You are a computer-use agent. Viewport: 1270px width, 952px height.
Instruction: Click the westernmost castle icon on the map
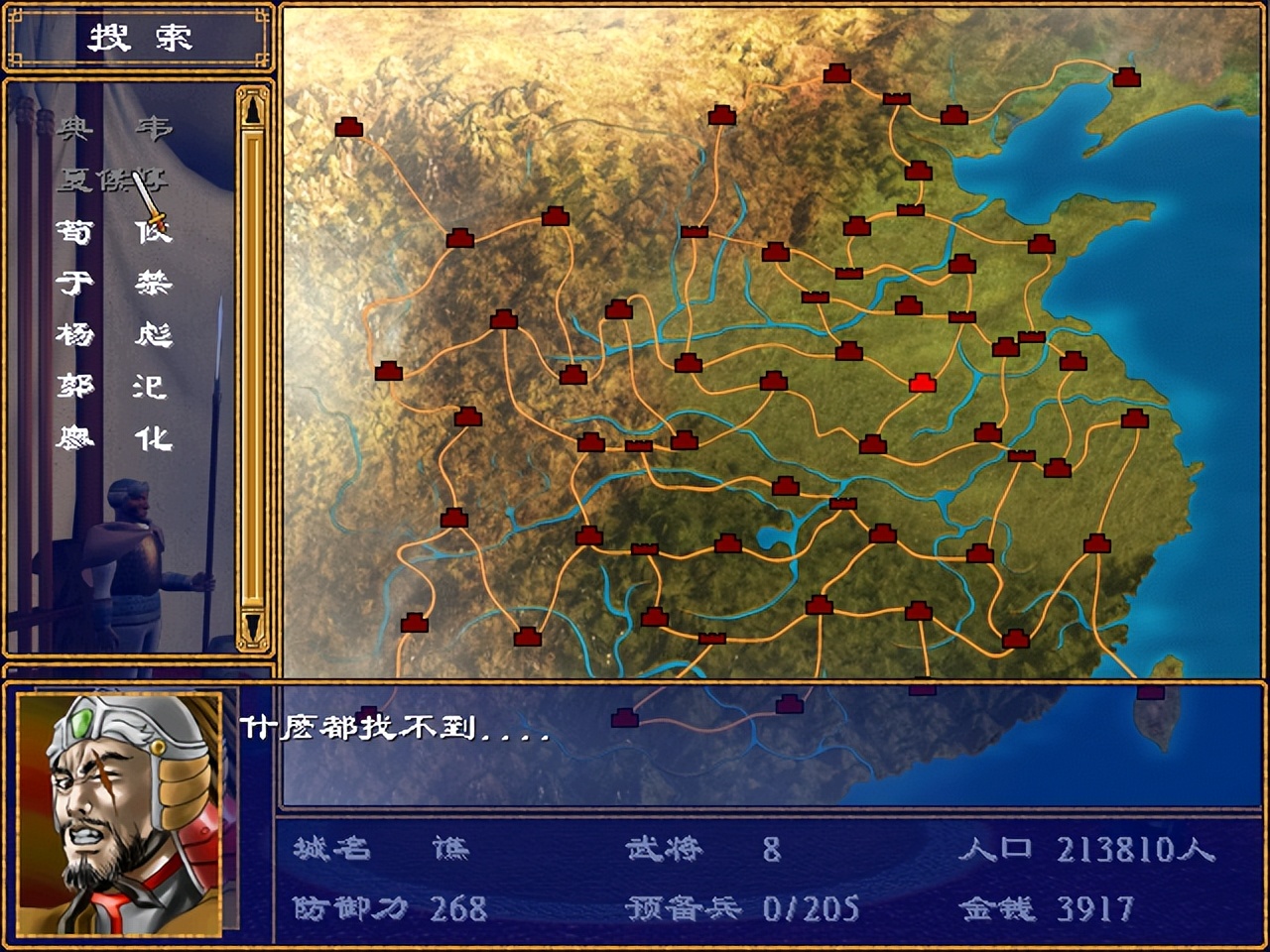pyautogui.click(x=349, y=127)
